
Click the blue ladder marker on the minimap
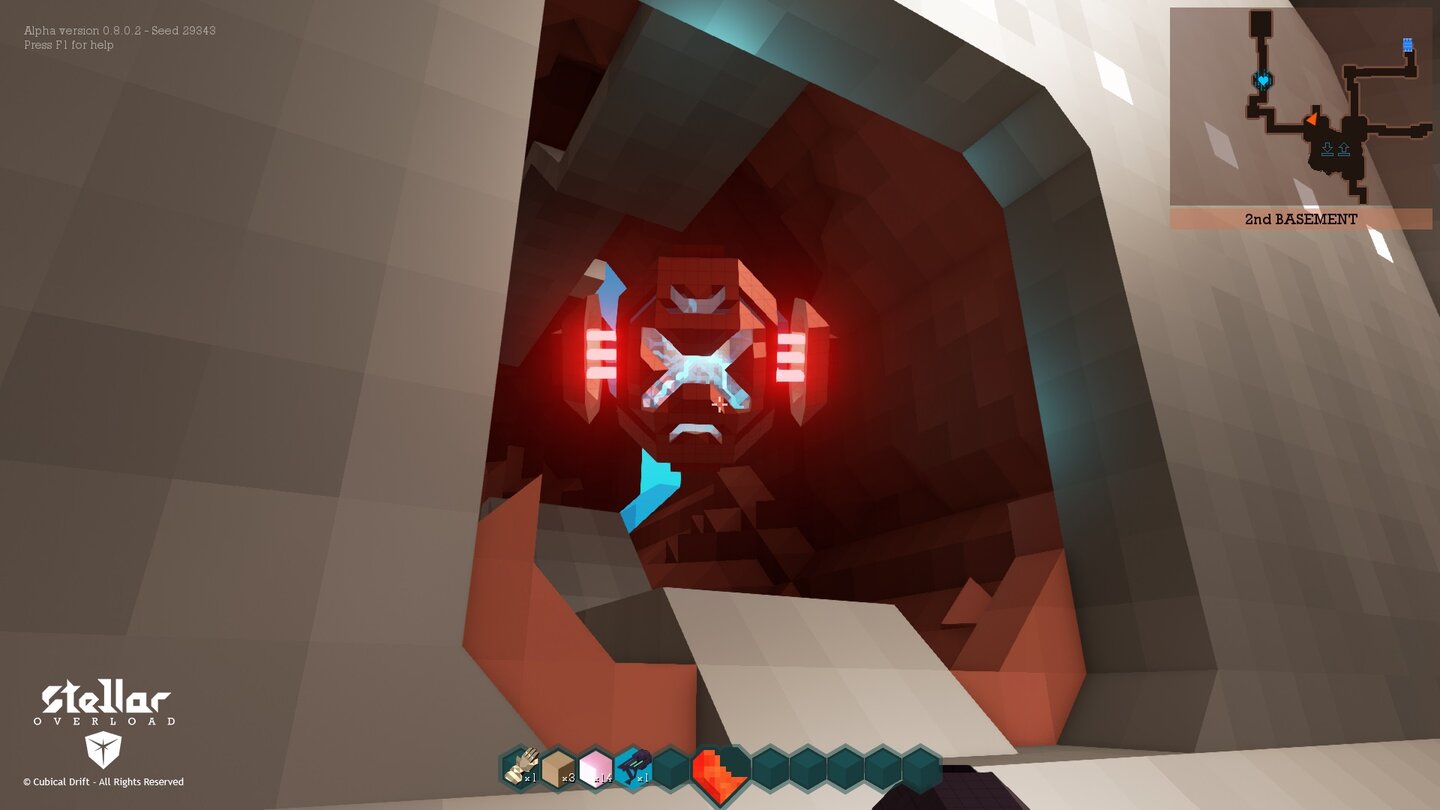pyautogui.click(x=1407, y=44)
